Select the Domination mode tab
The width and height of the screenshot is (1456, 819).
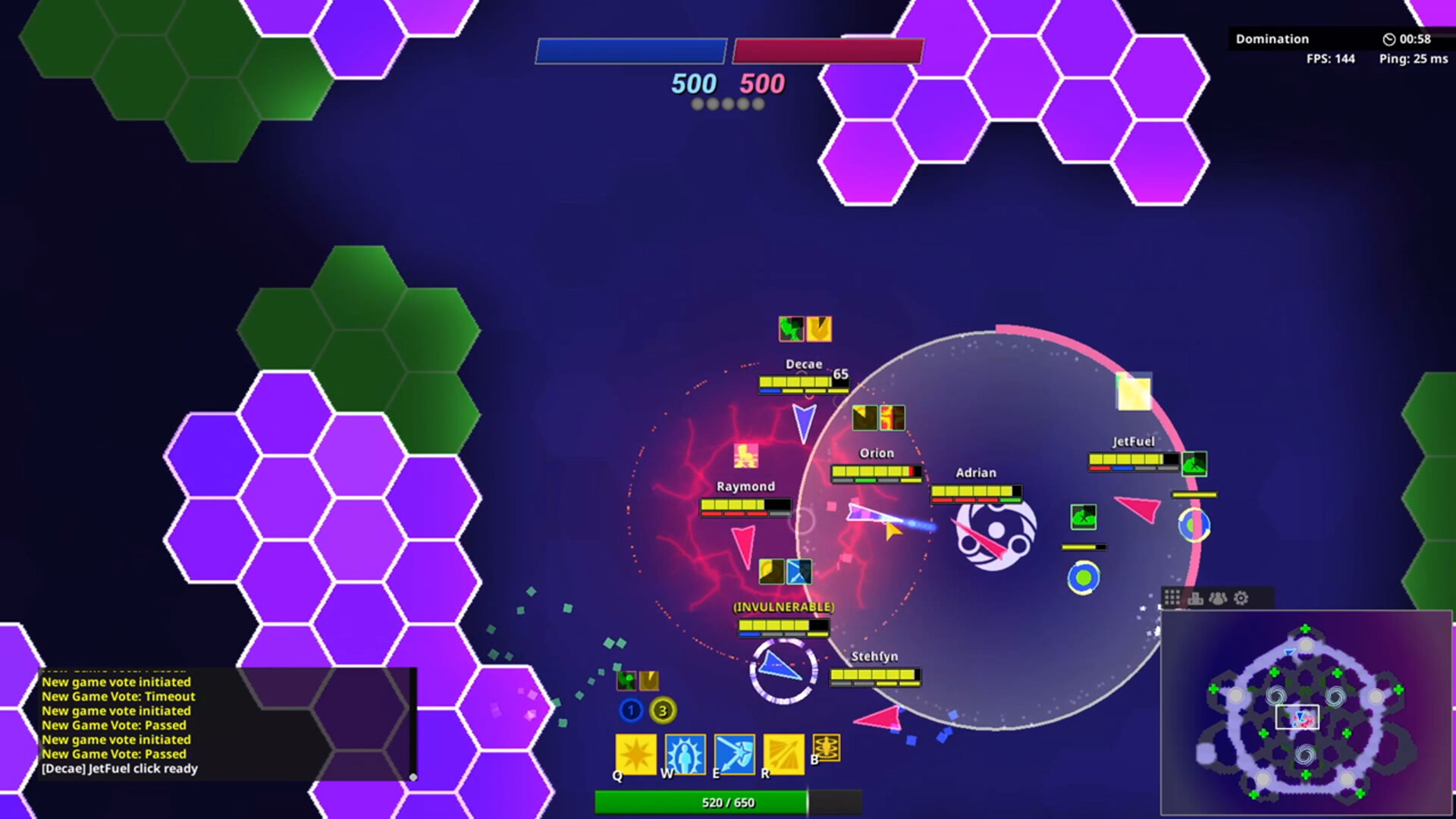point(1272,39)
